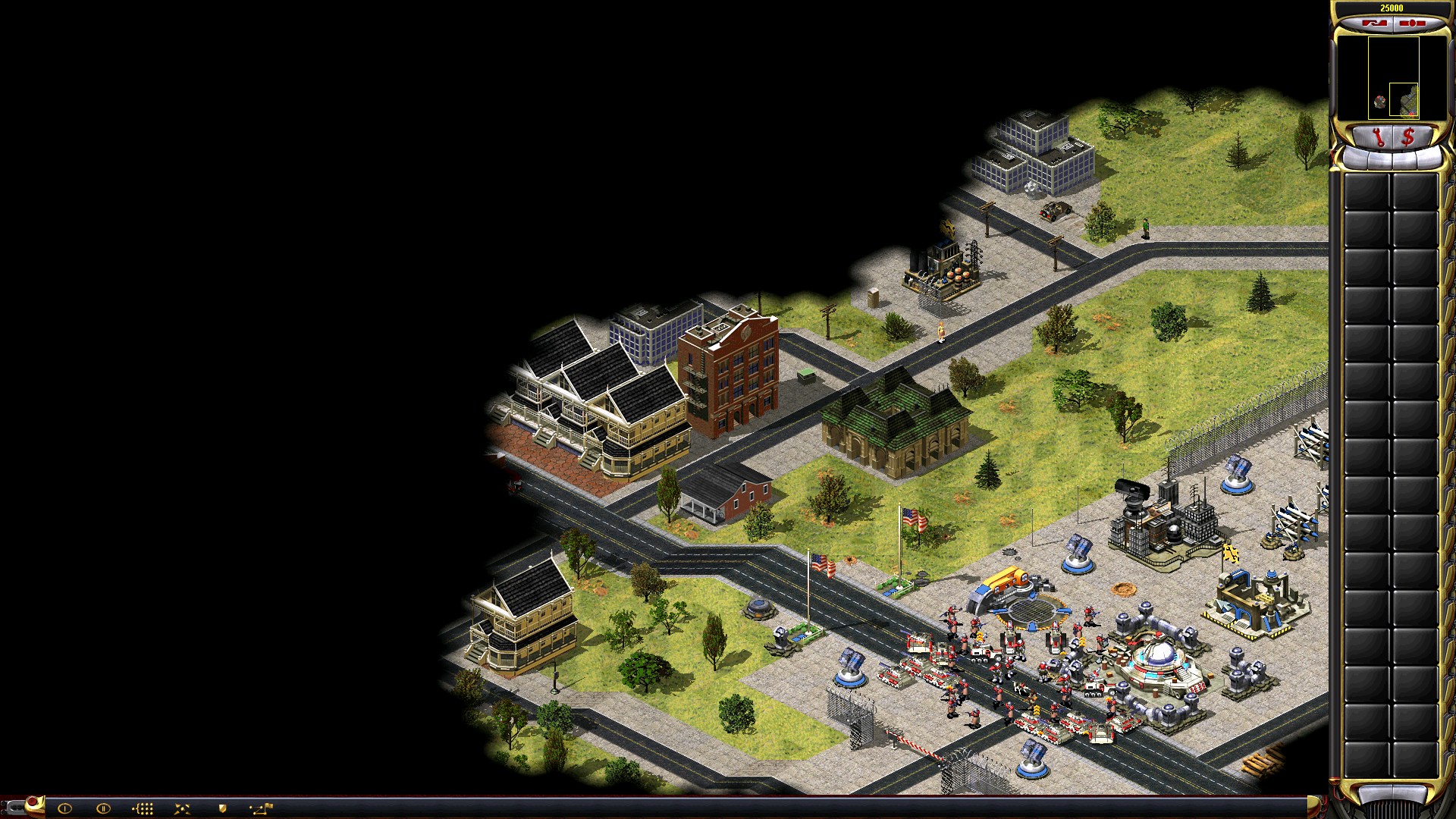Click the credits display showing 25000
The height and width of the screenshot is (819, 1456).
pos(1392,8)
